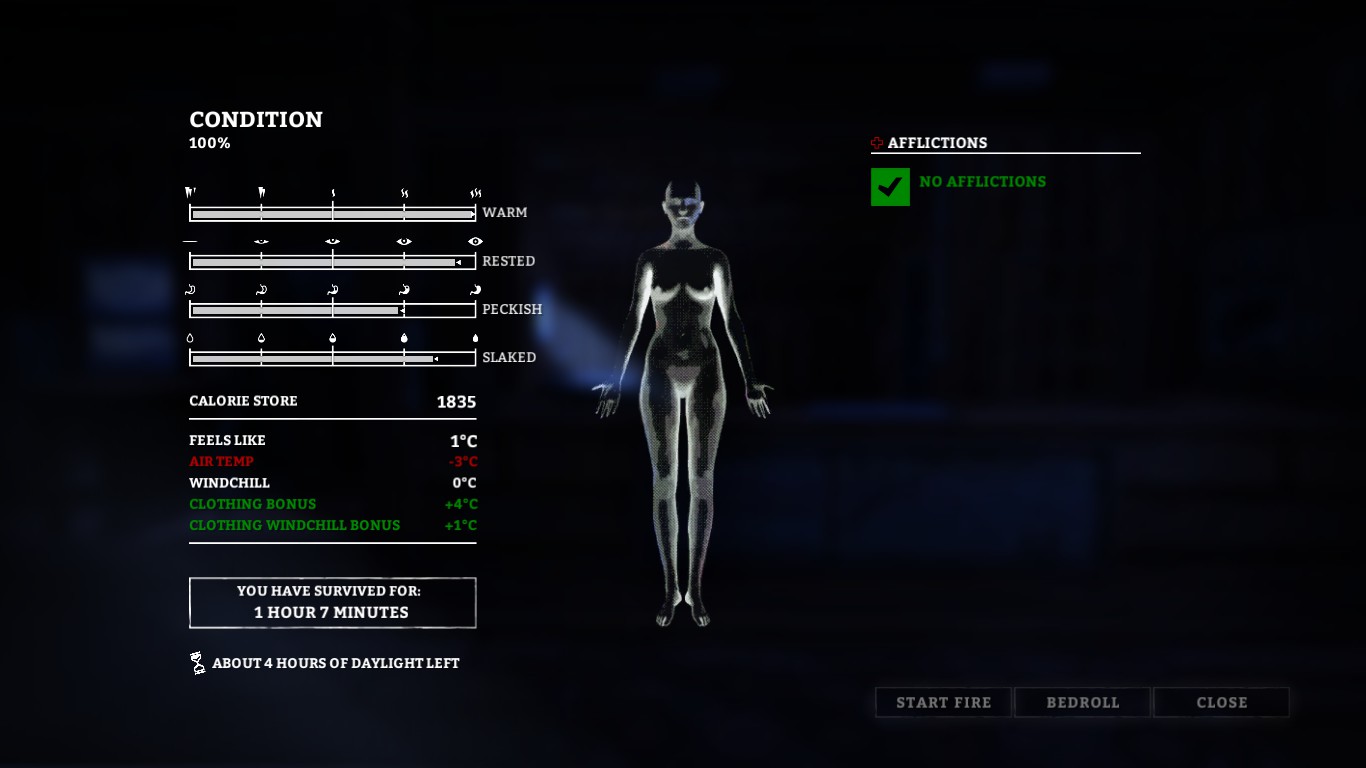This screenshot has width=1366, height=768.
Task: Click the Start Fire button
Action: click(x=943, y=702)
